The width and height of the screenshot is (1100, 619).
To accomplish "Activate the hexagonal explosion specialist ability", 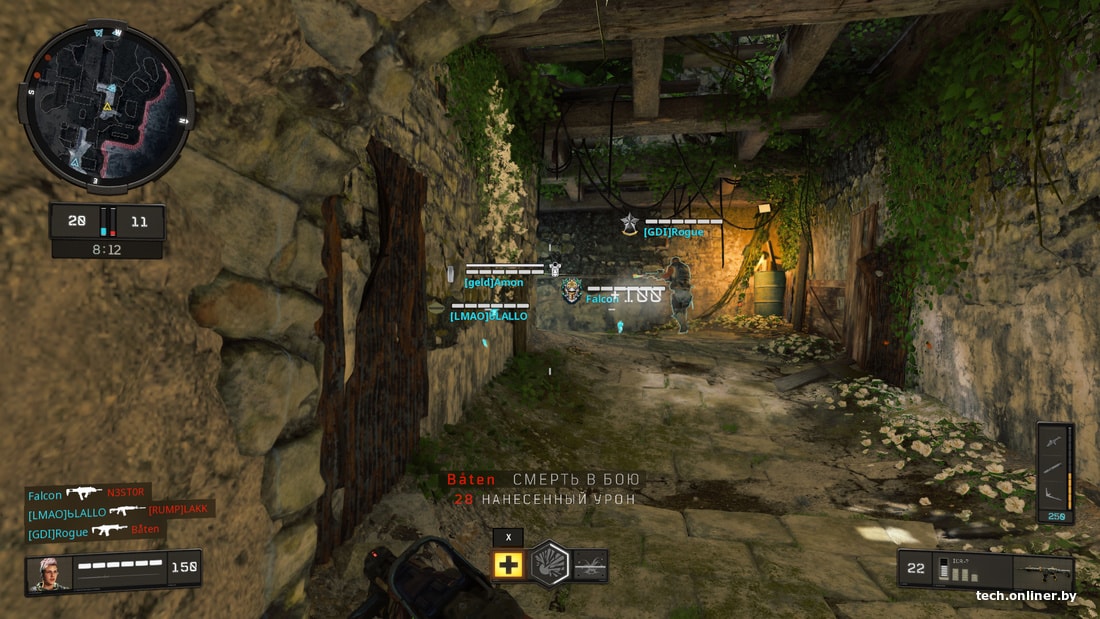I will [548, 564].
